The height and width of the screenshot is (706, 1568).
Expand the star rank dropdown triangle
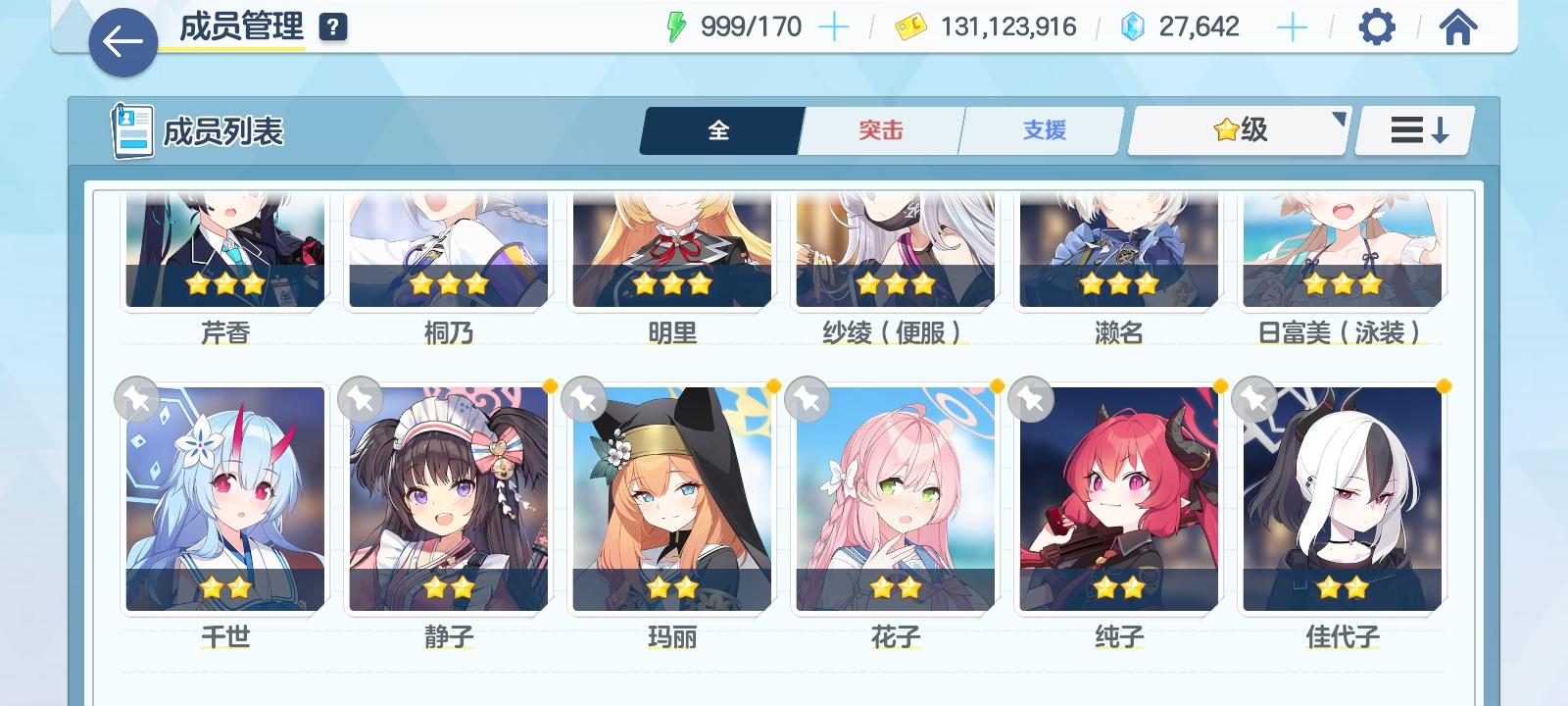tap(1339, 118)
